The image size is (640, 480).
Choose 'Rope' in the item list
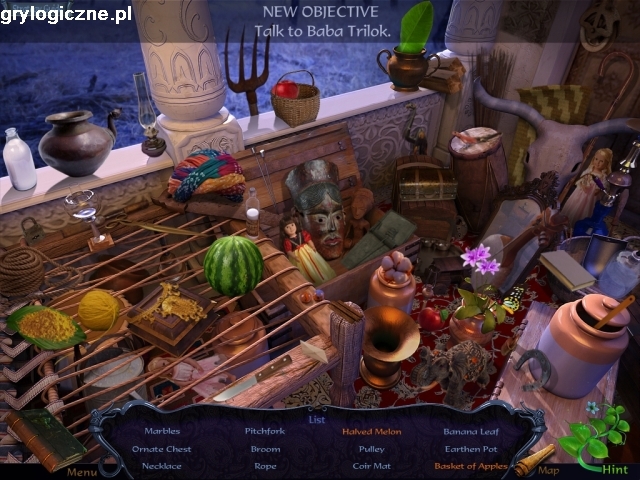(265, 466)
